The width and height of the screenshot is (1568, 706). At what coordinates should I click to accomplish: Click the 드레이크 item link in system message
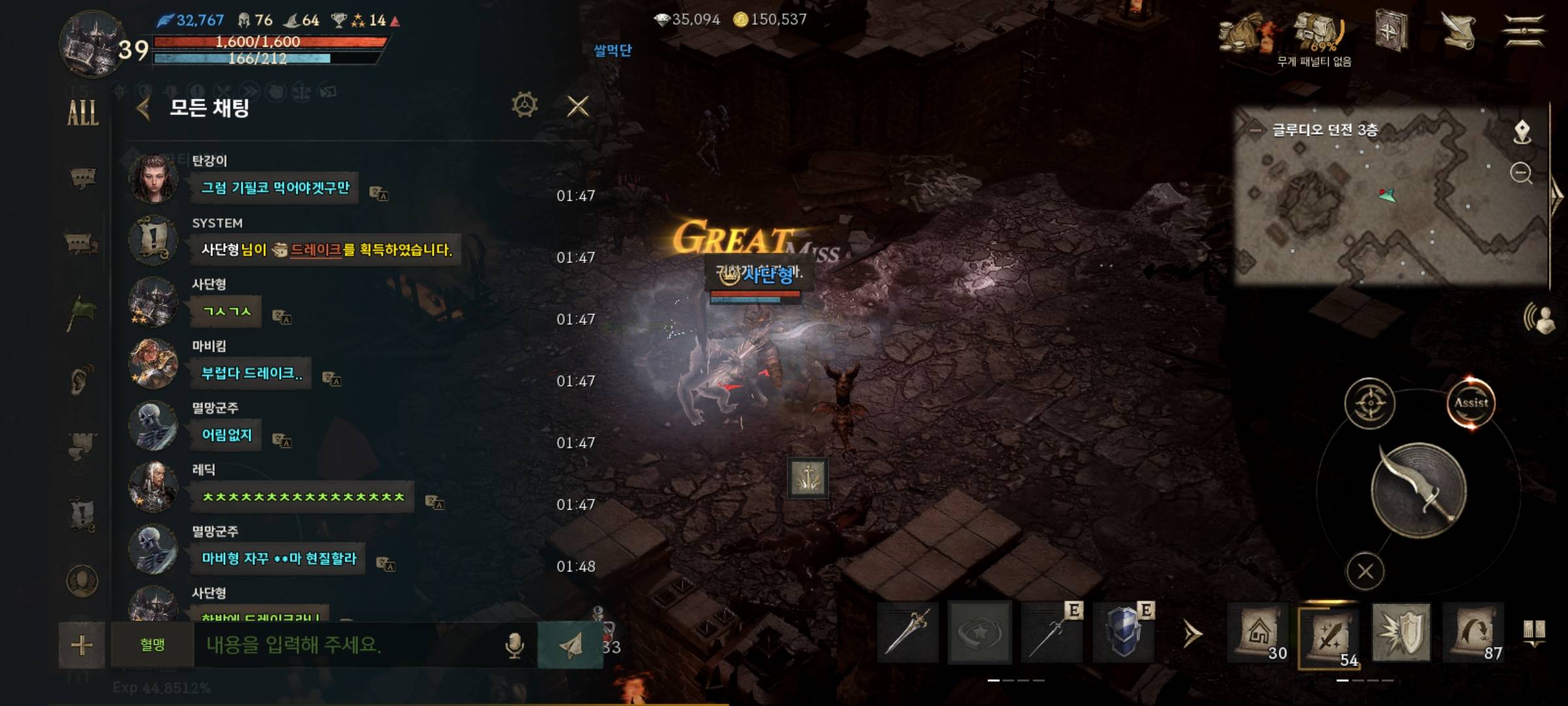[x=315, y=250]
